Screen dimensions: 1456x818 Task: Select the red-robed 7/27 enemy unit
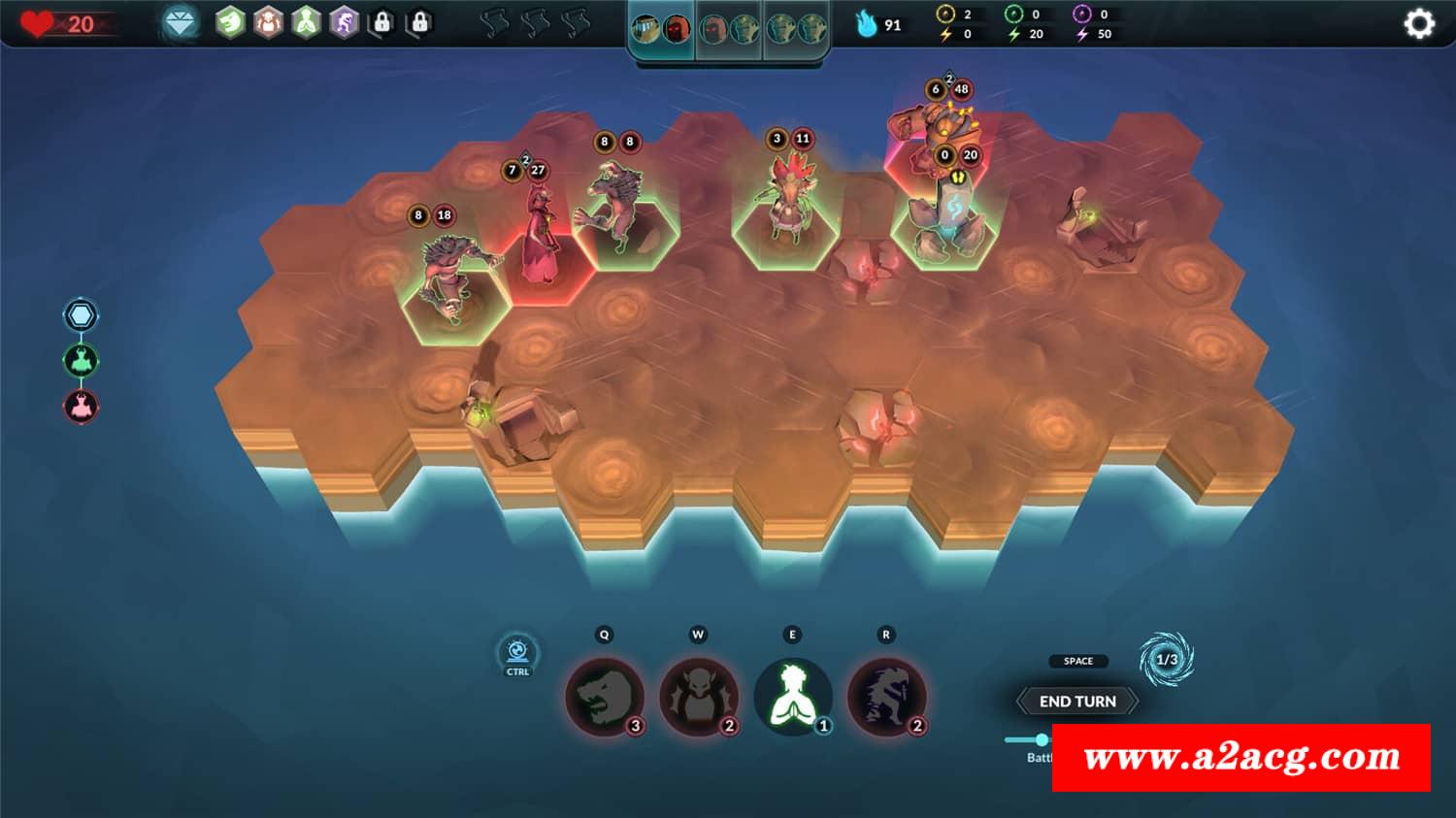(x=542, y=254)
